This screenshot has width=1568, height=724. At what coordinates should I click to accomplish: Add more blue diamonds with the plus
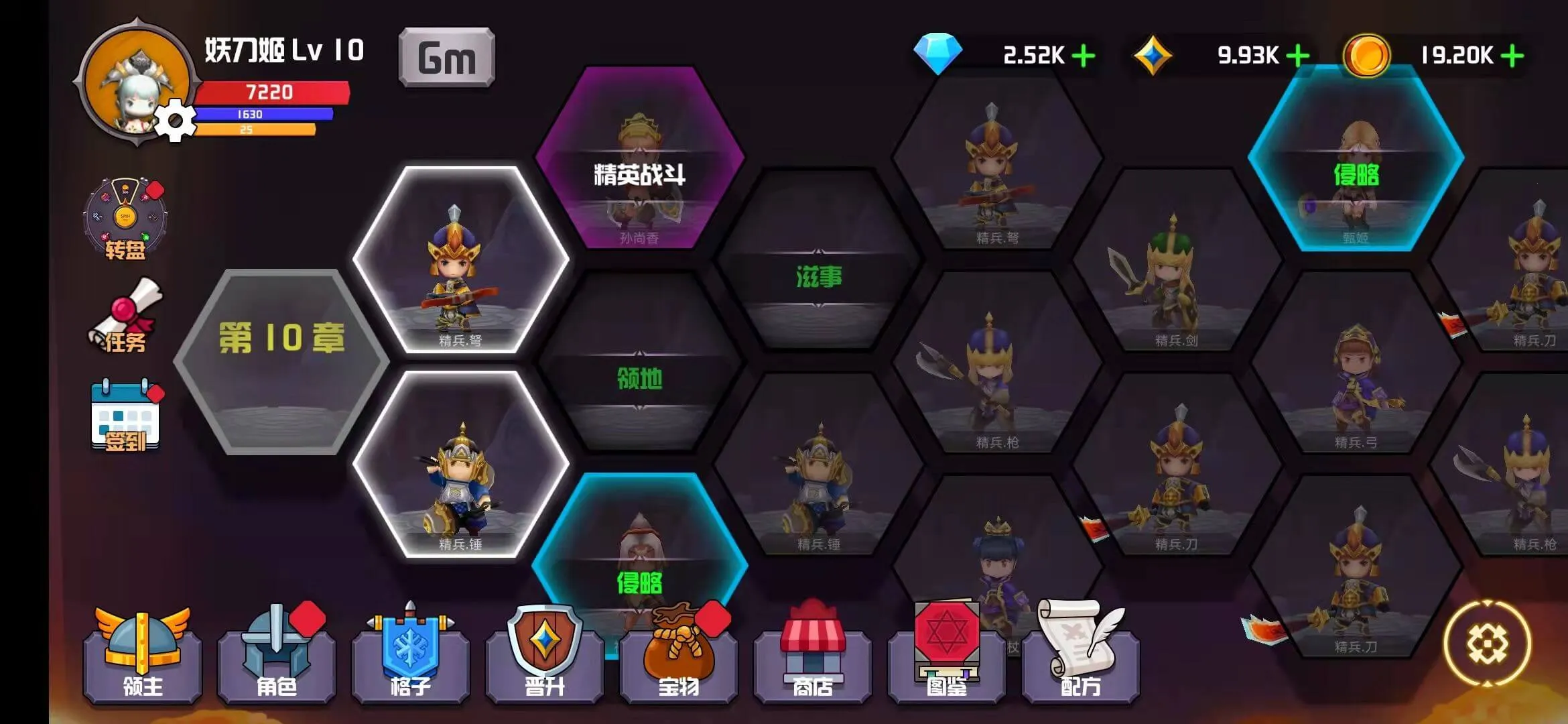pyautogui.click(x=1084, y=56)
